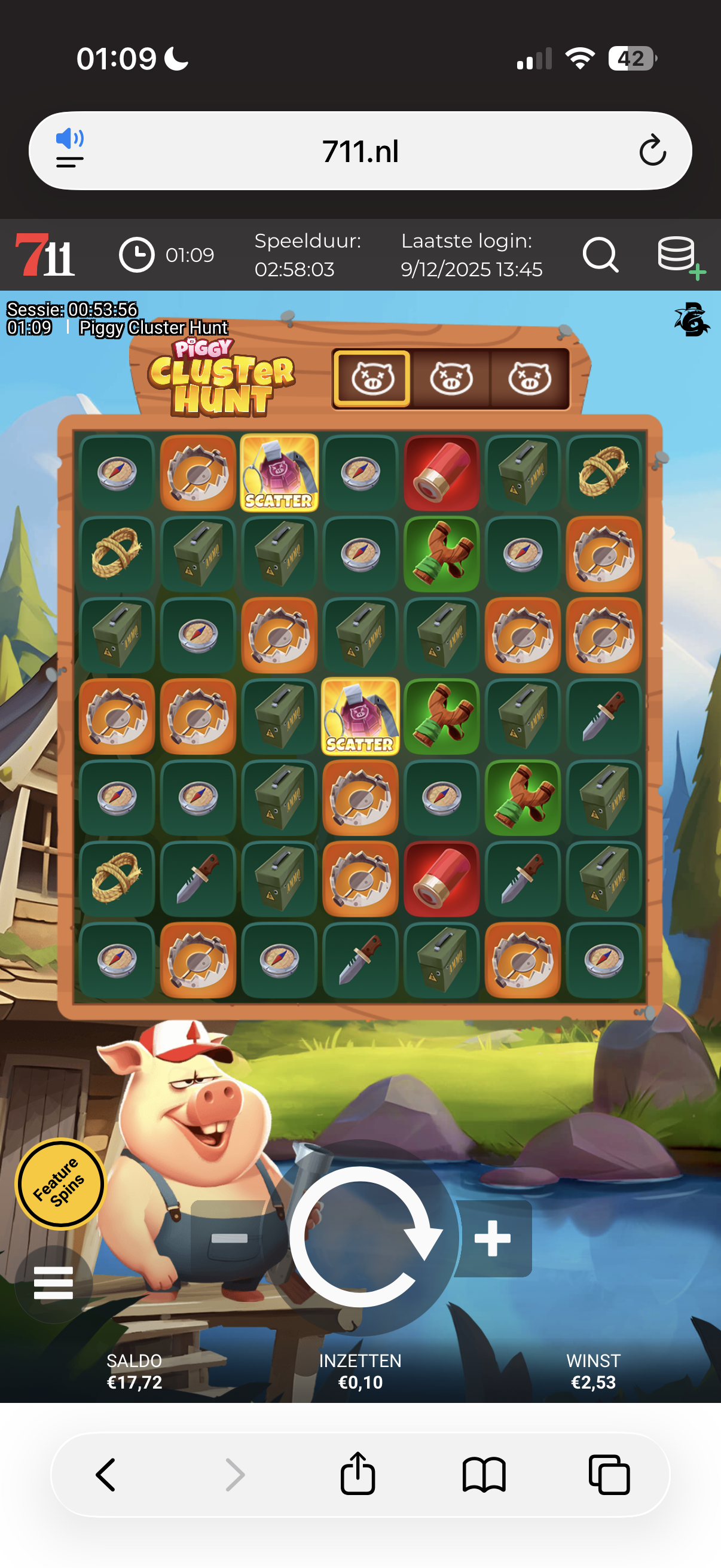
Task: Decrease the bet with the minus button
Action: [229, 1238]
